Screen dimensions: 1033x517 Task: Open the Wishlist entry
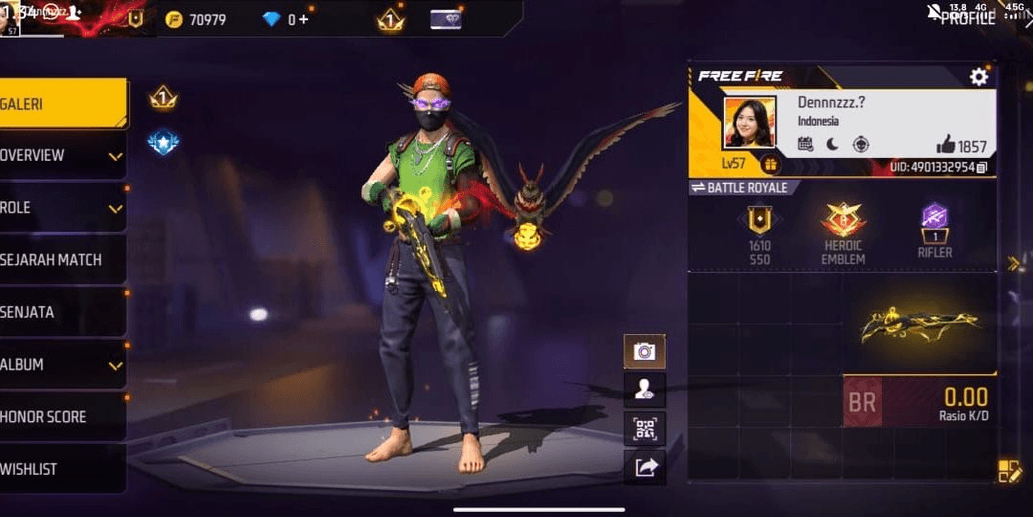pos(62,469)
